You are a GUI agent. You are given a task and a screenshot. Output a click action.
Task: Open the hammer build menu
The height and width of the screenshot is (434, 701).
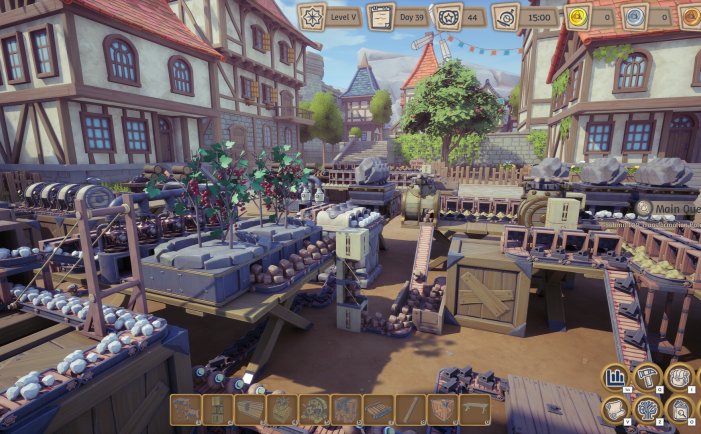pos(647,377)
